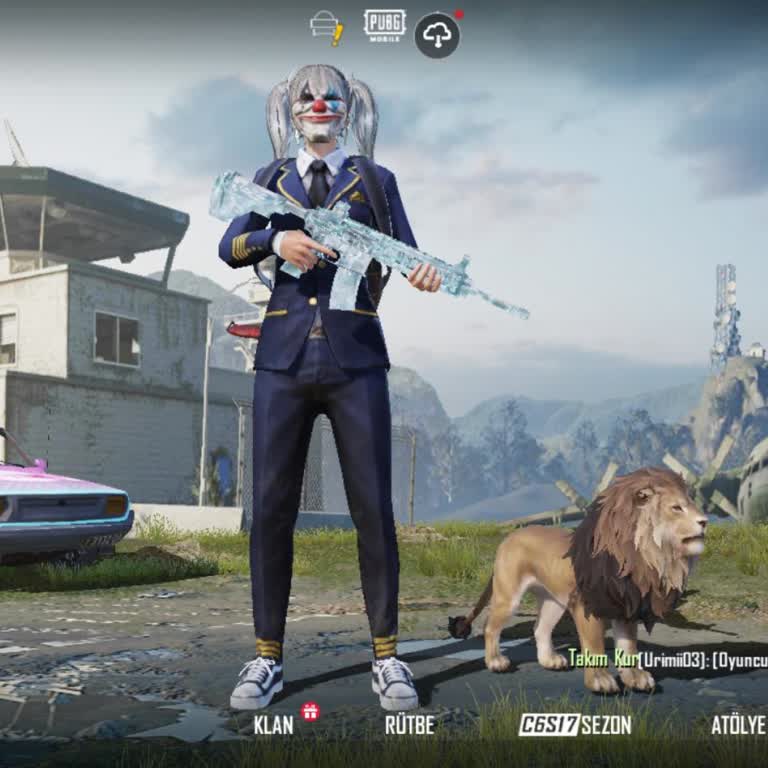This screenshot has height=768, width=768.
Task: Open the C6S17 SEZON menu
Action: click(x=575, y=725)
